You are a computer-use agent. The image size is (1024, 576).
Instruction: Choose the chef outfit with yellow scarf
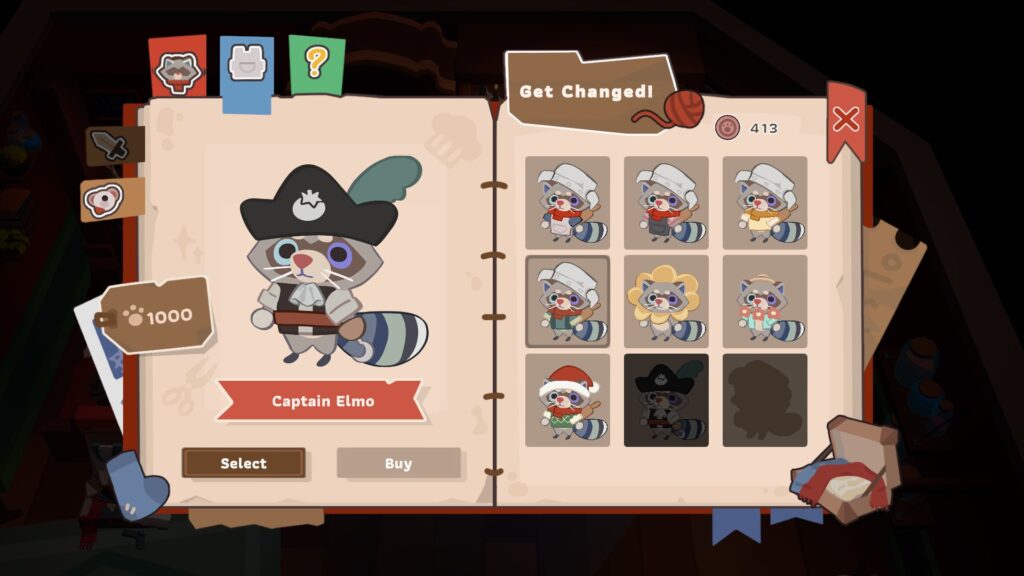[765, 202]
